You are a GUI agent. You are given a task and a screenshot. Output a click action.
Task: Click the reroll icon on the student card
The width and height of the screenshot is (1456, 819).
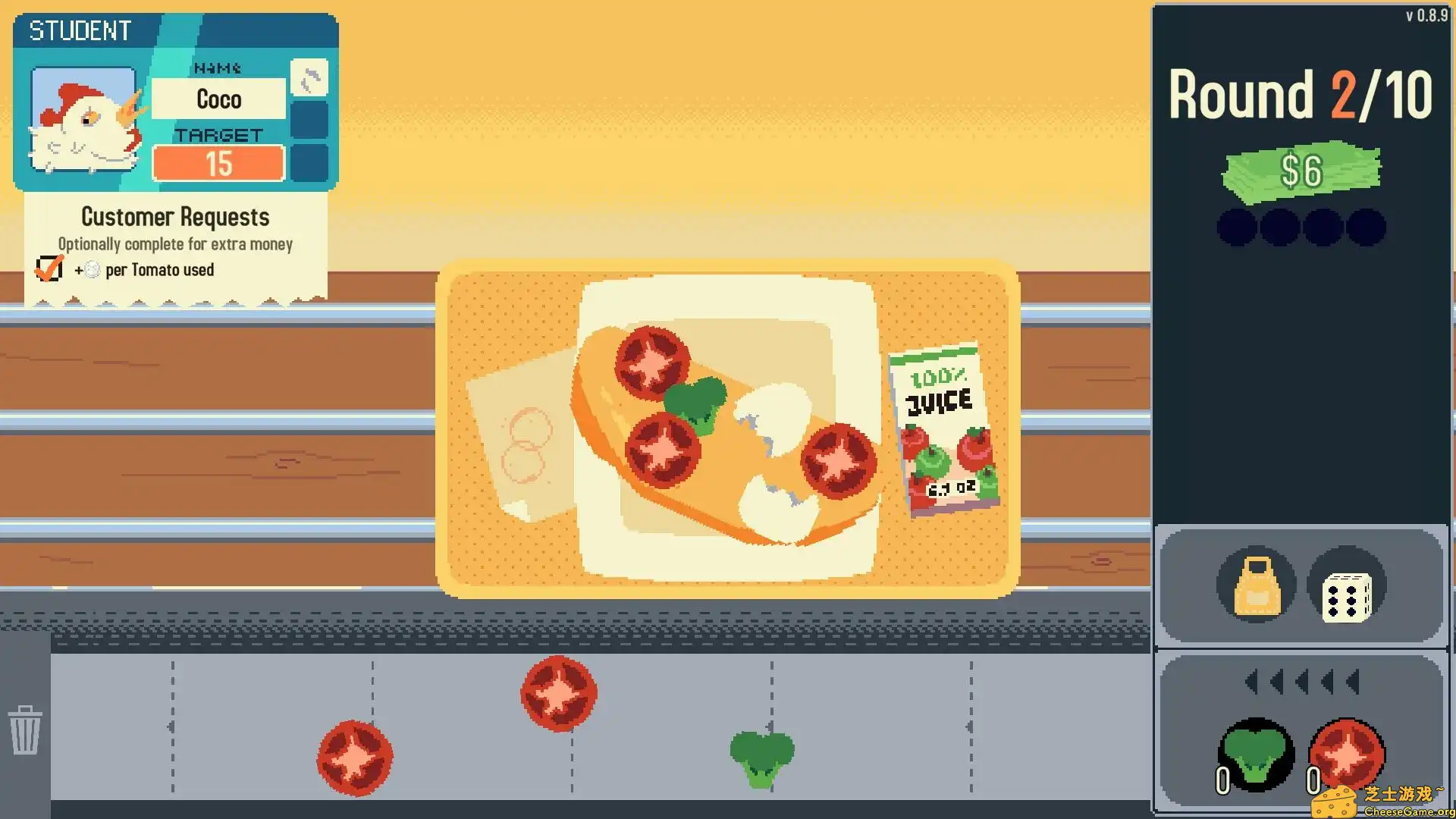point(309,79)
